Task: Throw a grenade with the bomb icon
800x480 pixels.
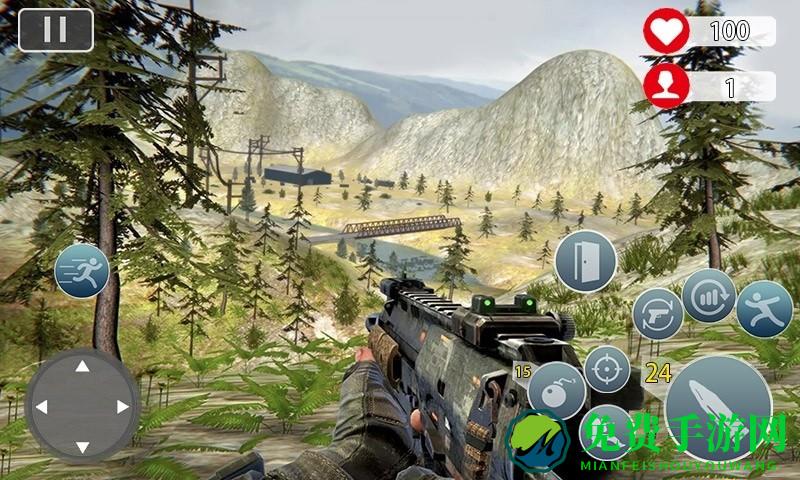Action: coord(555,391)
